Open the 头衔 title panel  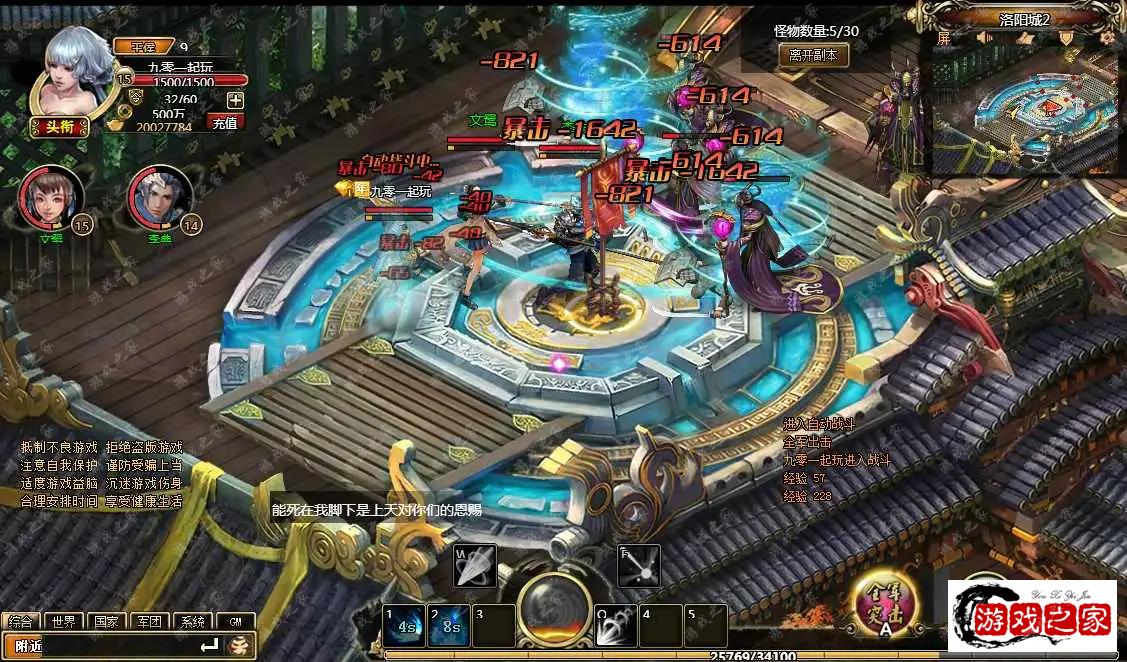(60, 126)
